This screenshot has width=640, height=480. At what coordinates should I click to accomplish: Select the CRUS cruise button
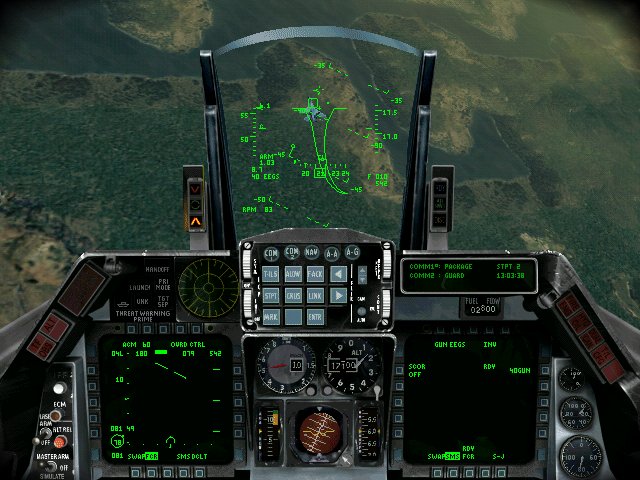click(293, 295)
